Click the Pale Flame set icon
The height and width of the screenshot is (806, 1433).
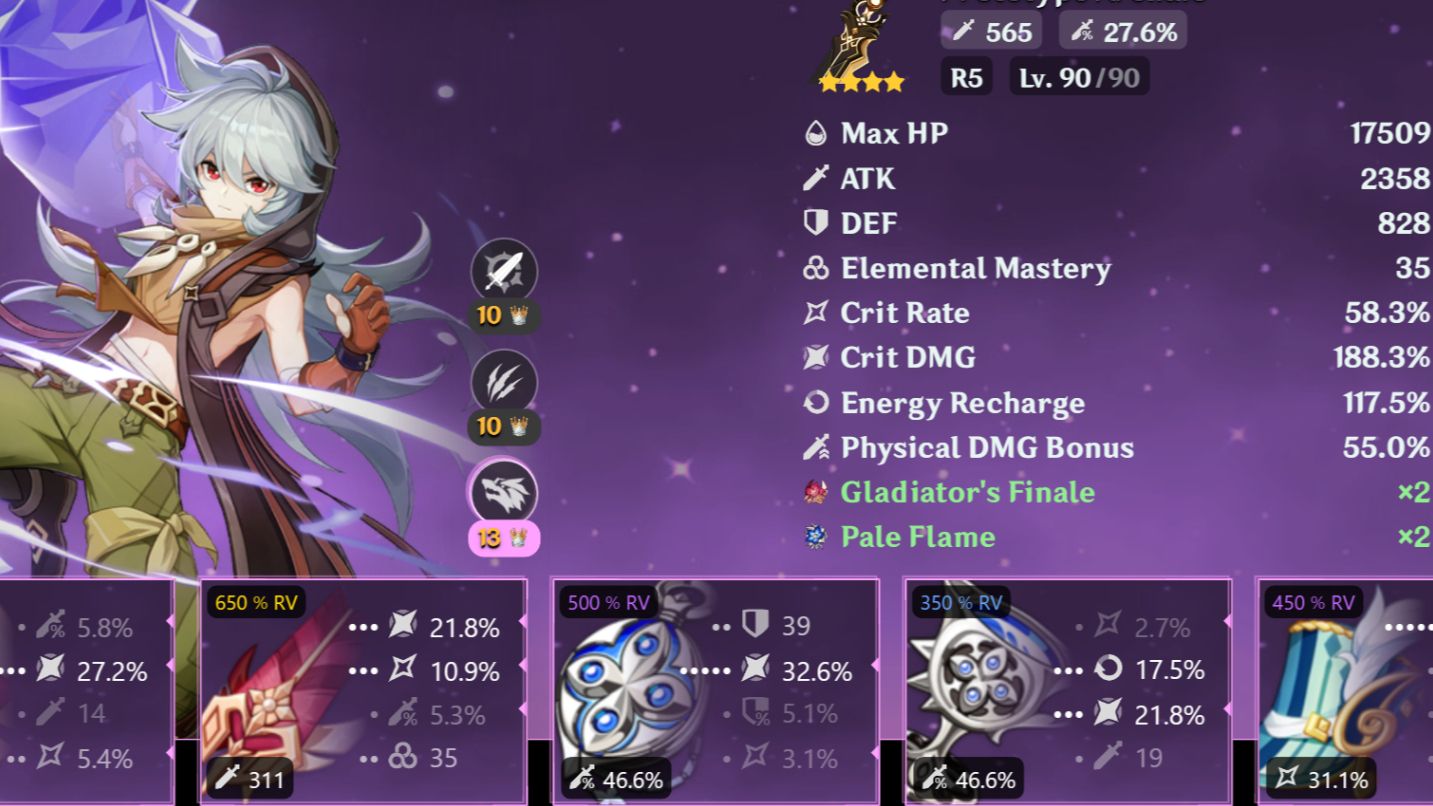[816, 537]
